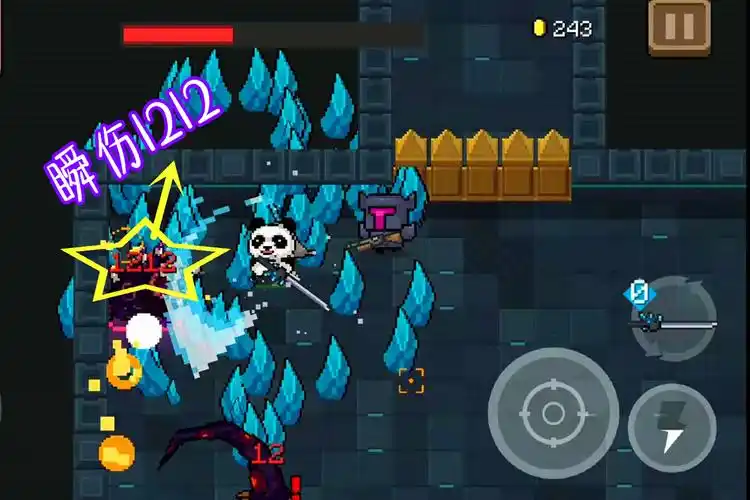Tap the crosshair attack button
The width and height of the screenshot is (750, 500).
coord(553,412)
